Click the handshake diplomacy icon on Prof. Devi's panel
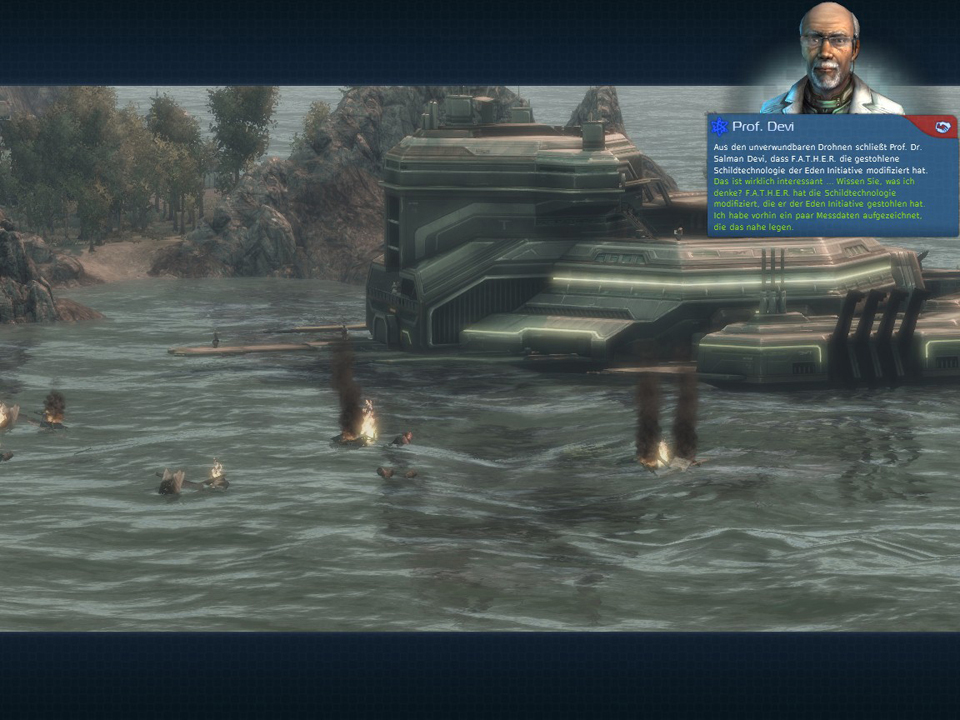 point(941,126)
